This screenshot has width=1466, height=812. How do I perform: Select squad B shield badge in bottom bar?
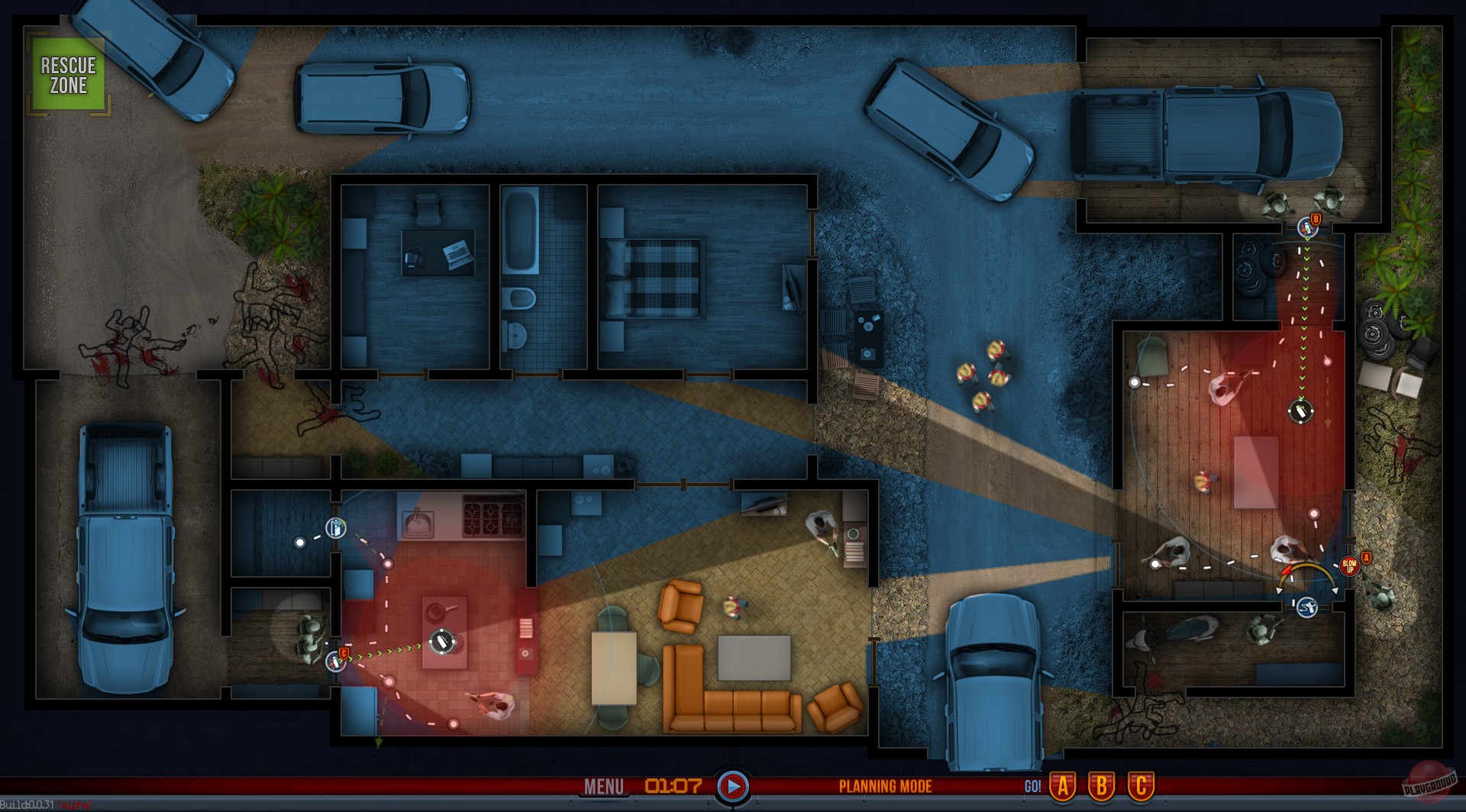(1103, 787)
